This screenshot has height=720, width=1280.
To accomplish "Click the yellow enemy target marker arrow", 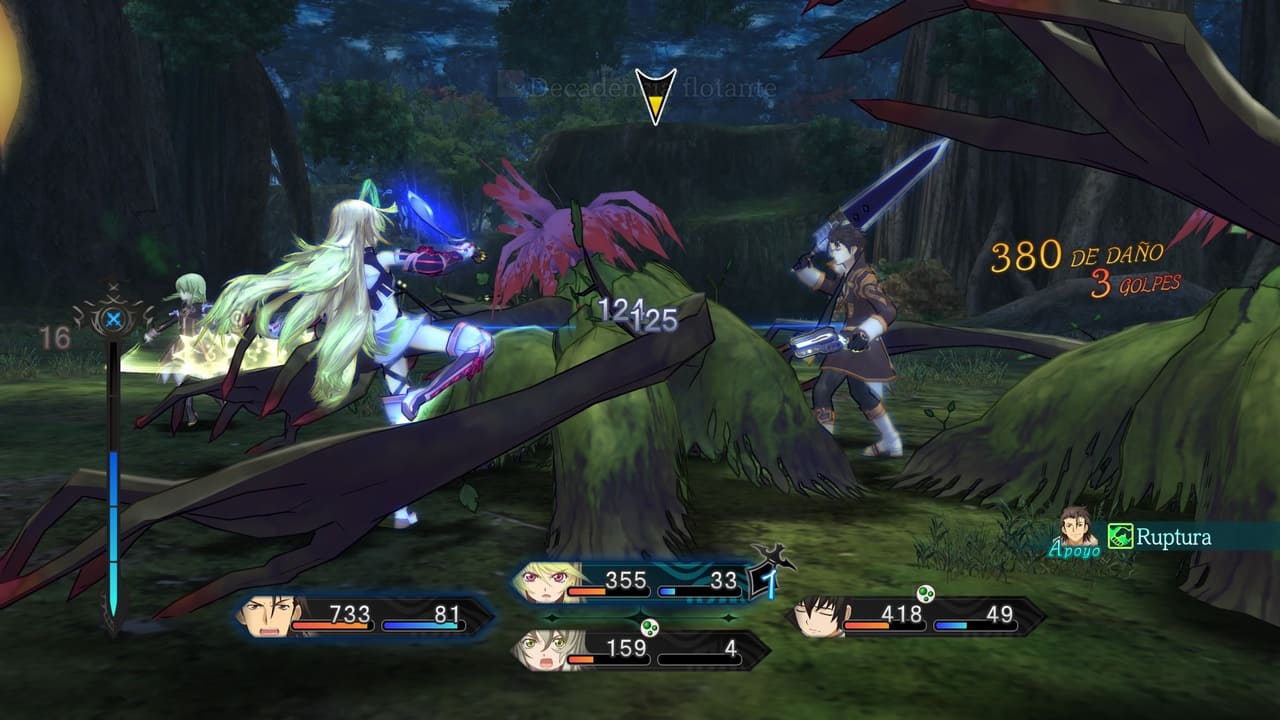I will coord(655,96).
